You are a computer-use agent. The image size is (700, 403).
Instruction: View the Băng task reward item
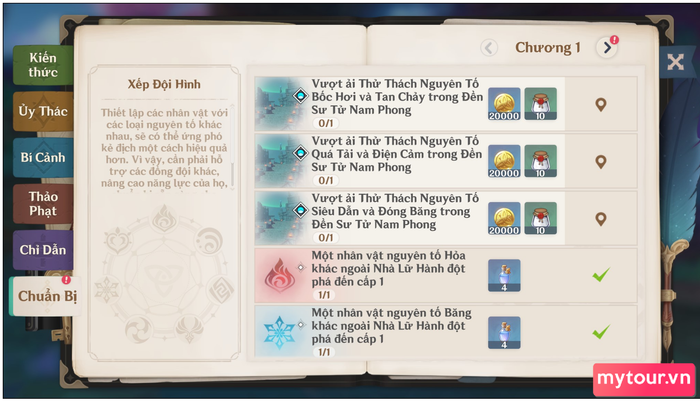(504, 332)
